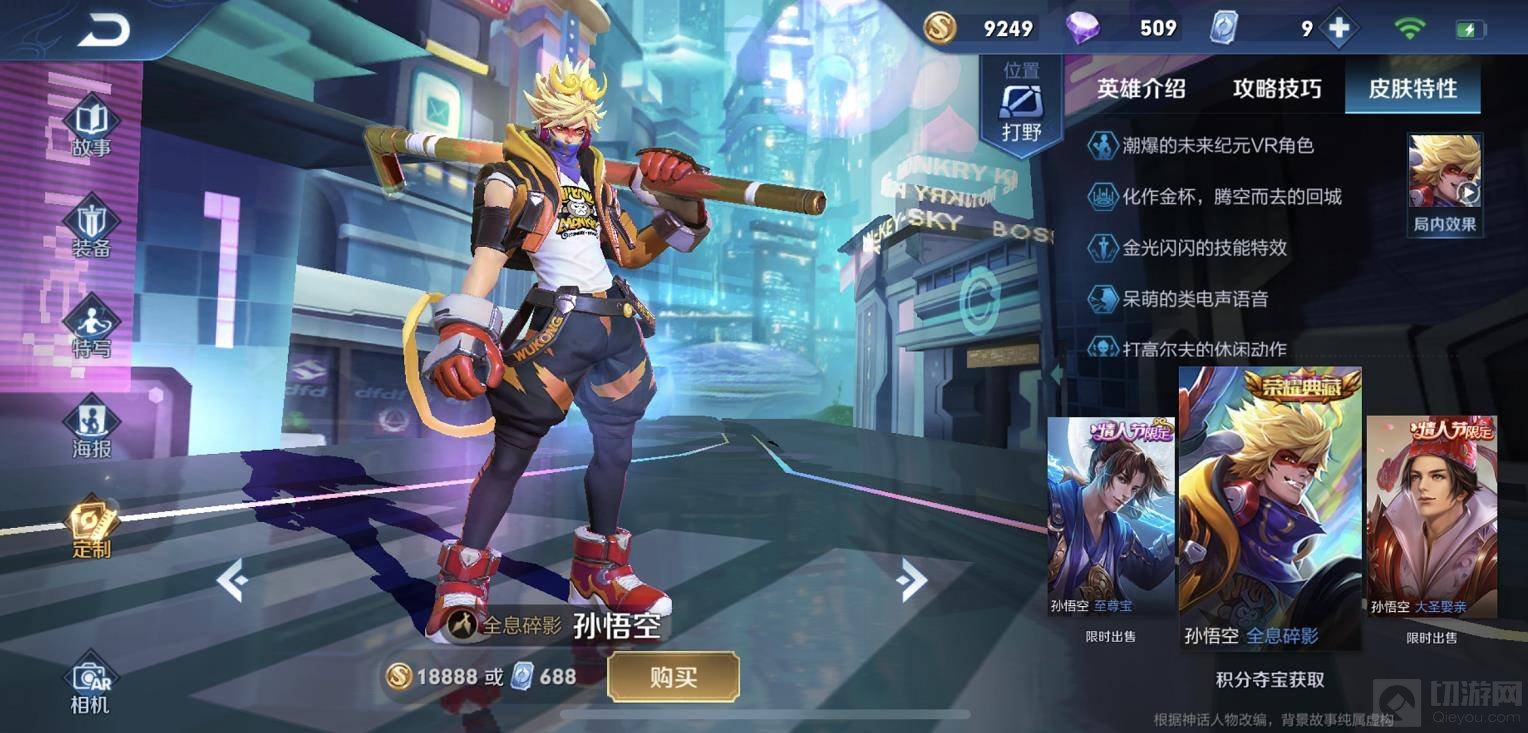This screenshot has height=733, width=1528.
Task: Add more skin tickets with plus button
Action: pyautogui.click(x=1338, y=29)
